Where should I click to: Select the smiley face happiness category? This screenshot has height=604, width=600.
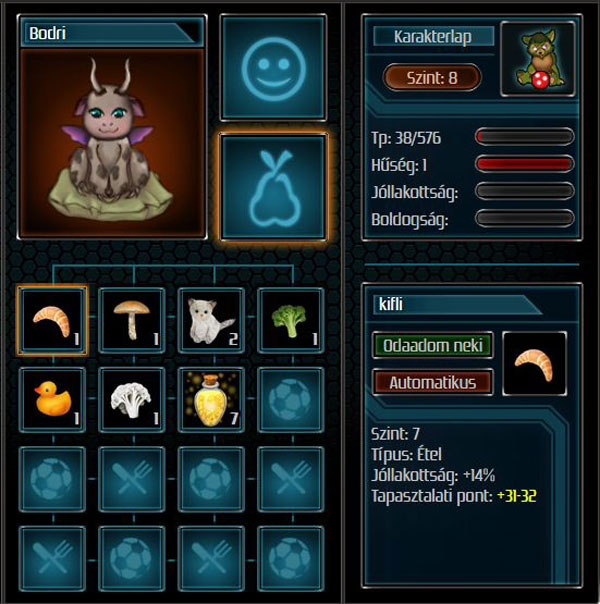(273, 69)
